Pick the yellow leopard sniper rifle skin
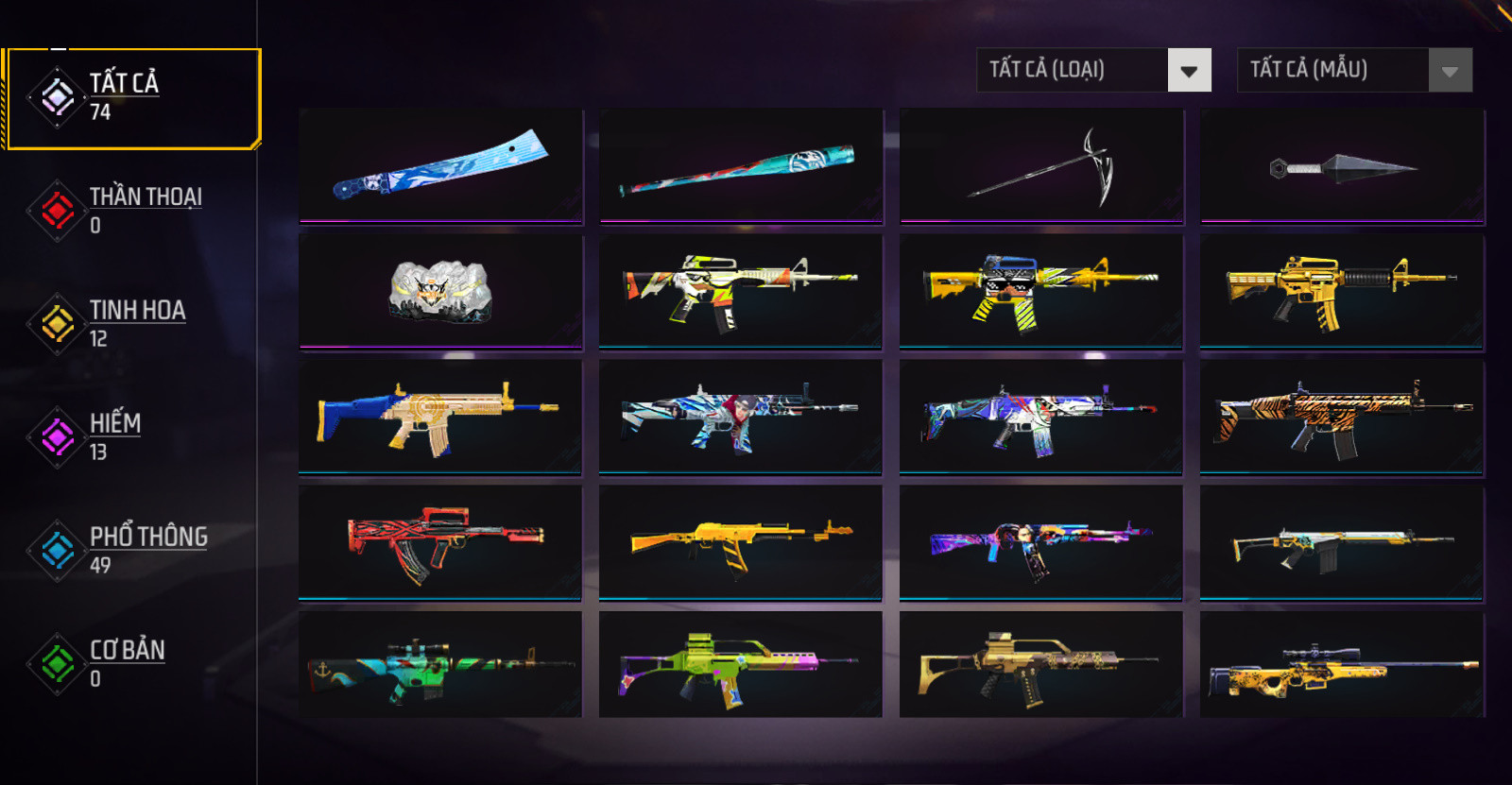This screenshot has width=1512, height=785. coord(1342,667)
